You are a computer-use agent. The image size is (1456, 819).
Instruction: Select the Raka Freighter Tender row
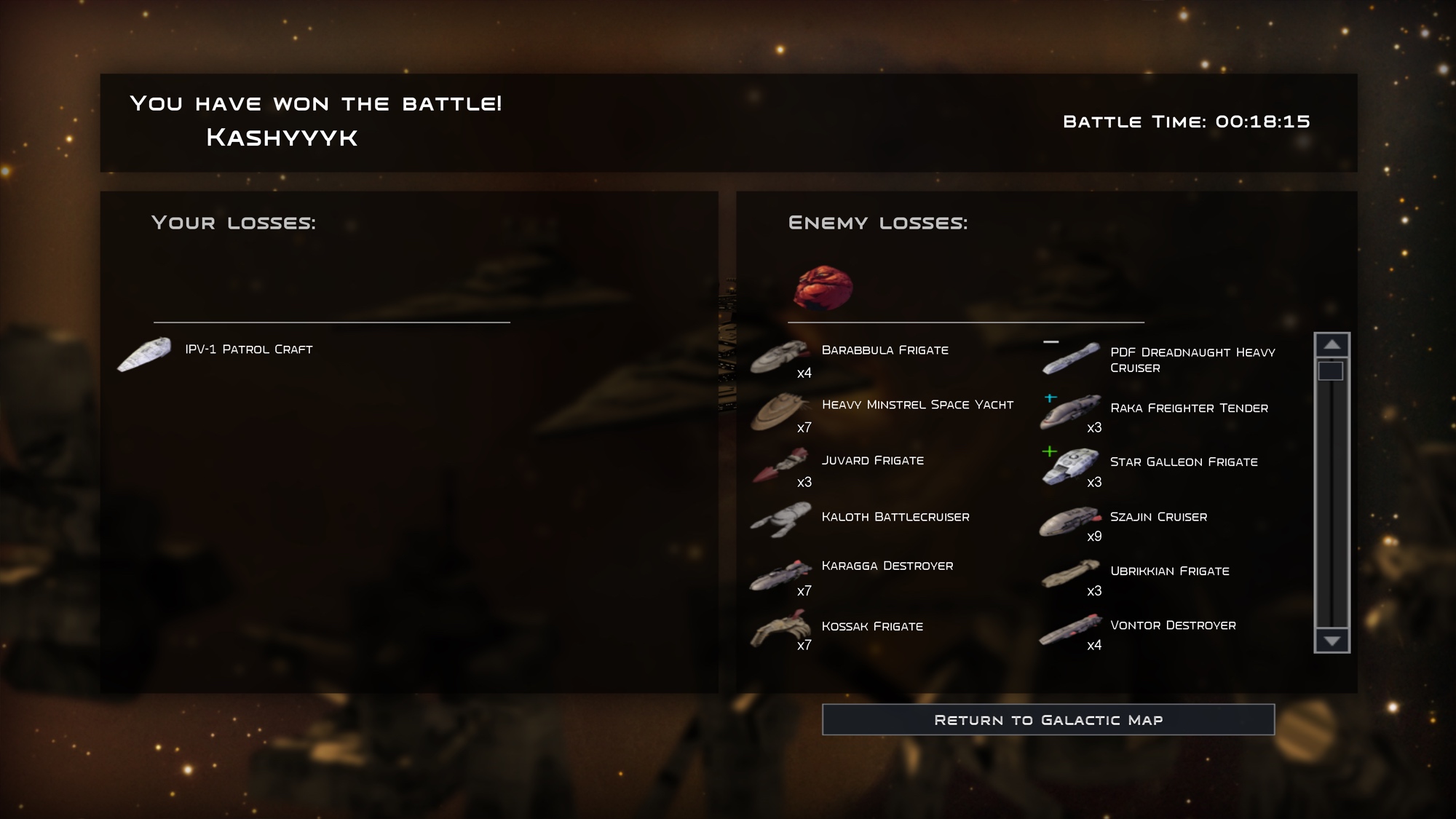(1188, 408)
